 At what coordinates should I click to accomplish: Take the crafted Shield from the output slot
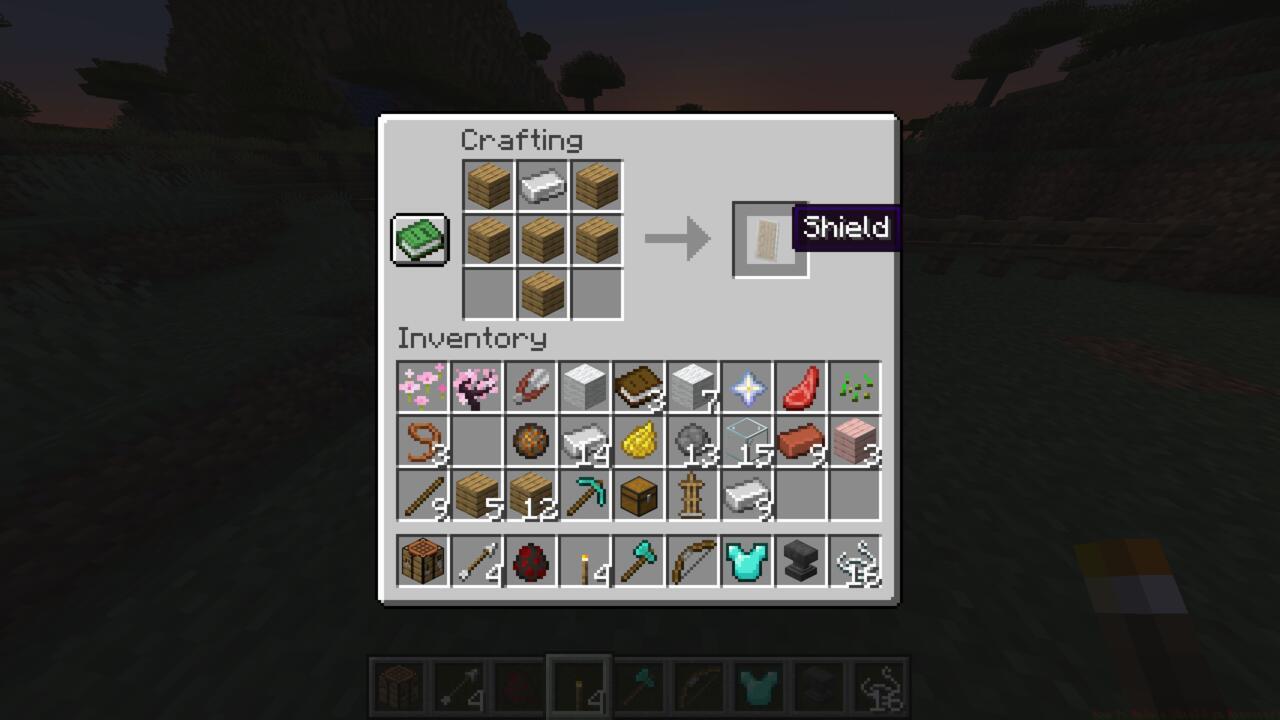click(x=769, y=239)
